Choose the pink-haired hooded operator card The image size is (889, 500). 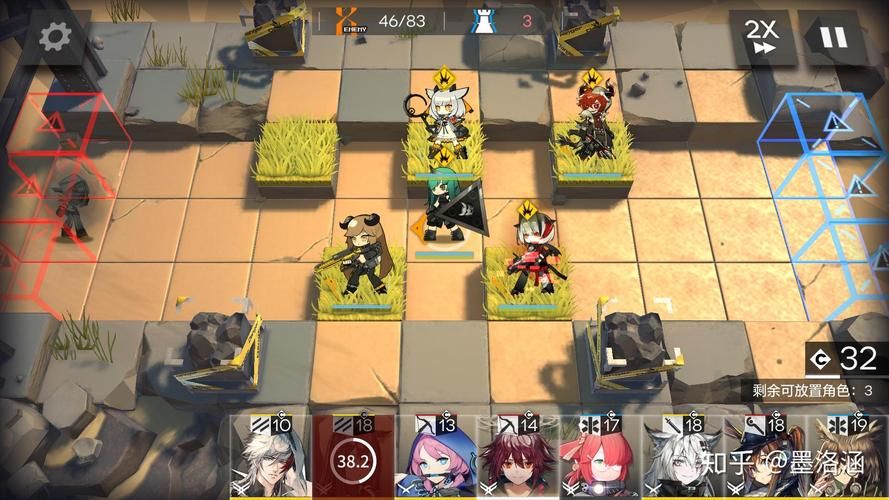click(435, 458)
